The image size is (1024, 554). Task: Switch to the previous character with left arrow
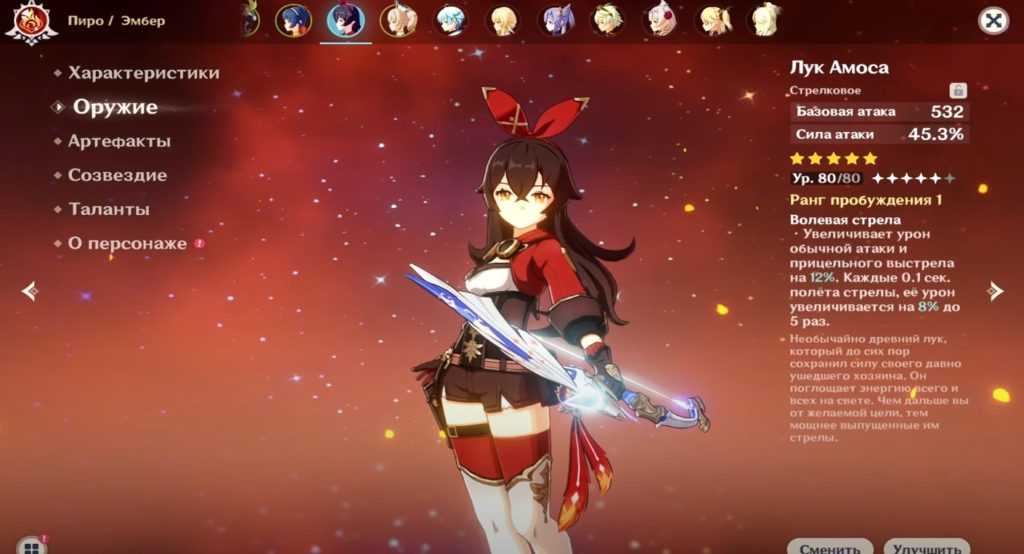click(x=30, y=291)
